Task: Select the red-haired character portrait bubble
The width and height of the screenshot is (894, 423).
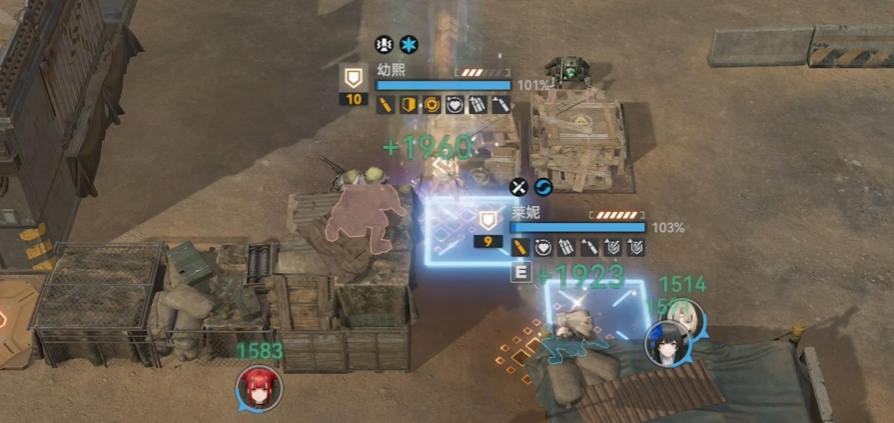Action: pyautogui.click(x=260, y=388)
